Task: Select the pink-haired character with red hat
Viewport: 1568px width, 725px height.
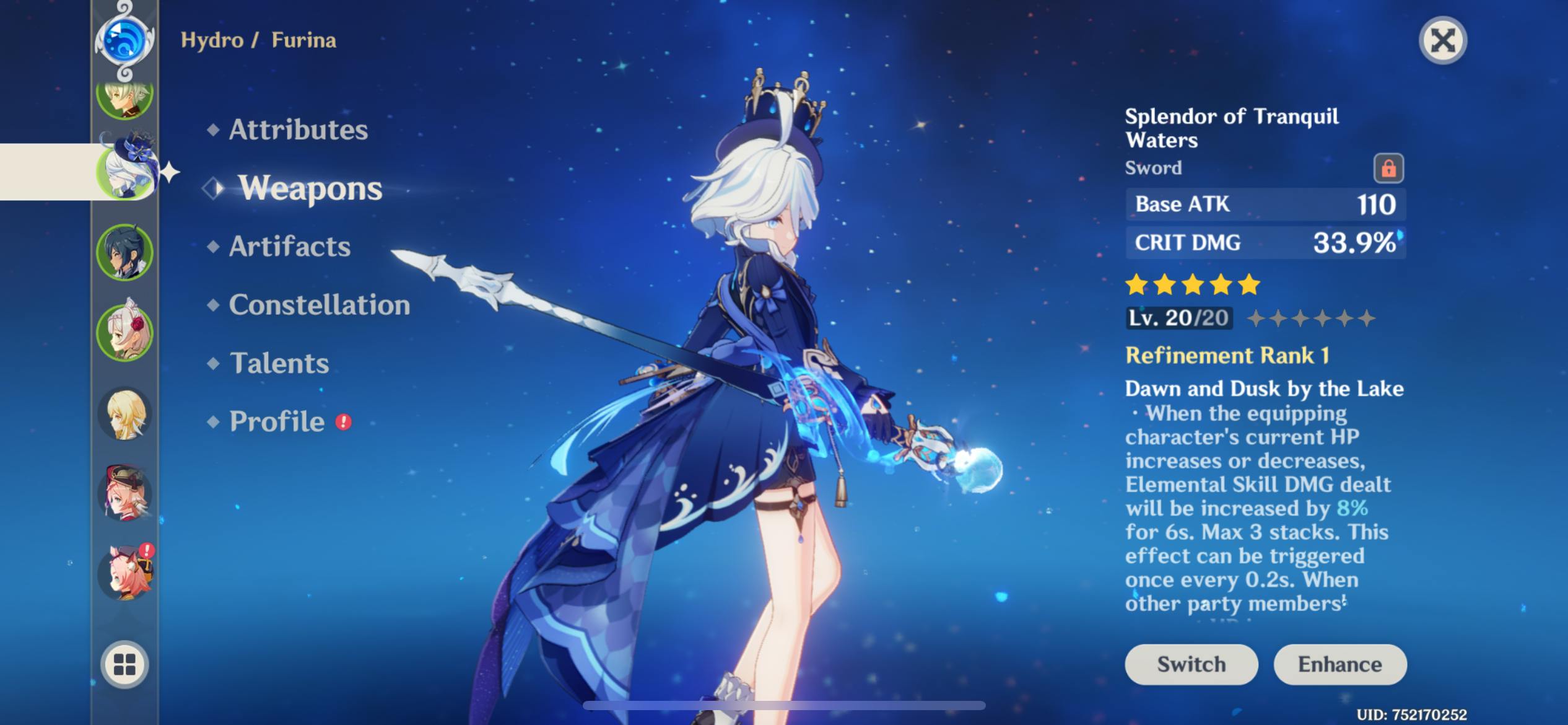Action: tap(124, 494)
